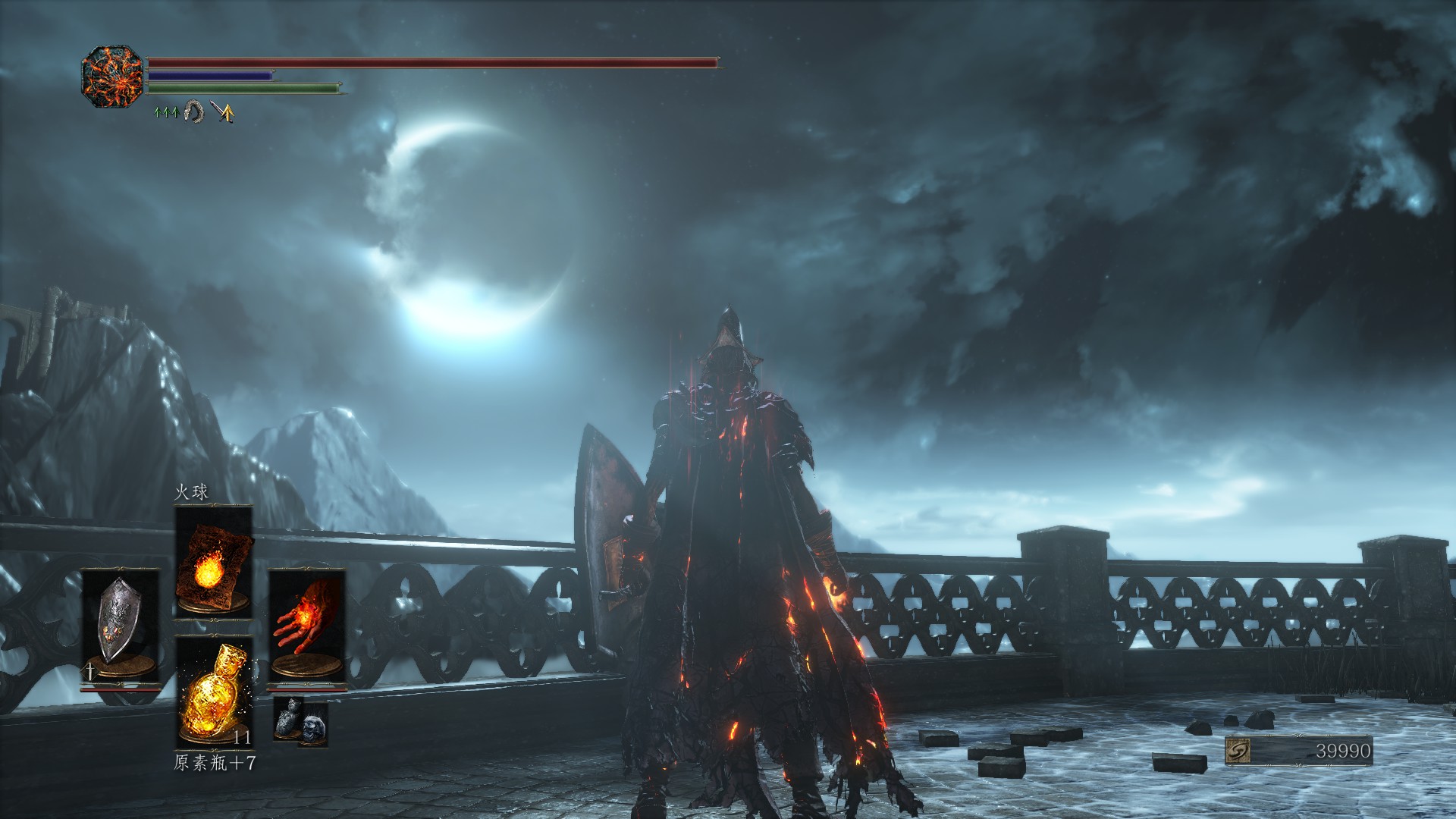Select the skull icon in the small slot
Screen dimensions: 1456x819
tap(312, 728)
